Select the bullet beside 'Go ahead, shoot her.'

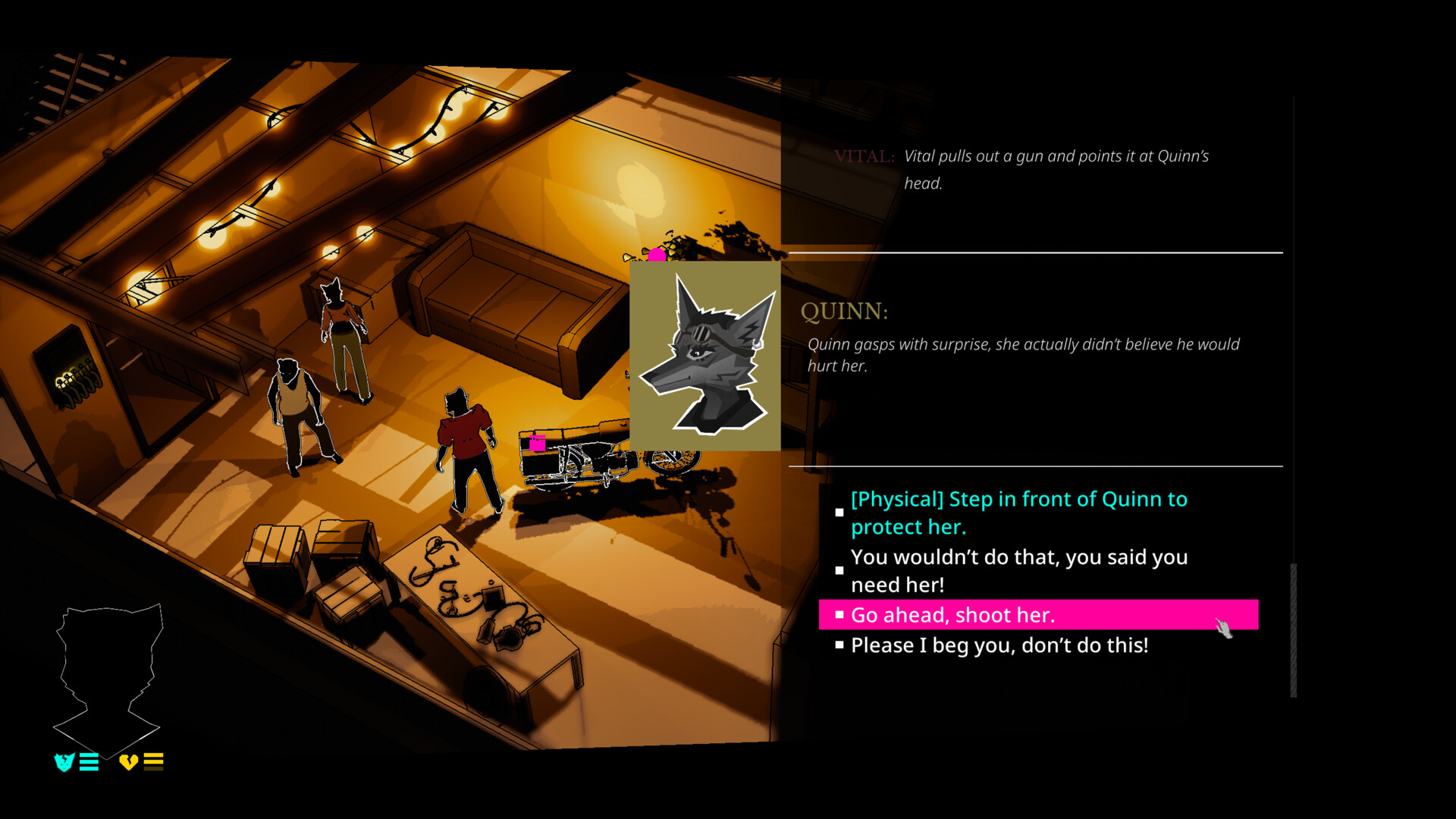pos(839,614)
